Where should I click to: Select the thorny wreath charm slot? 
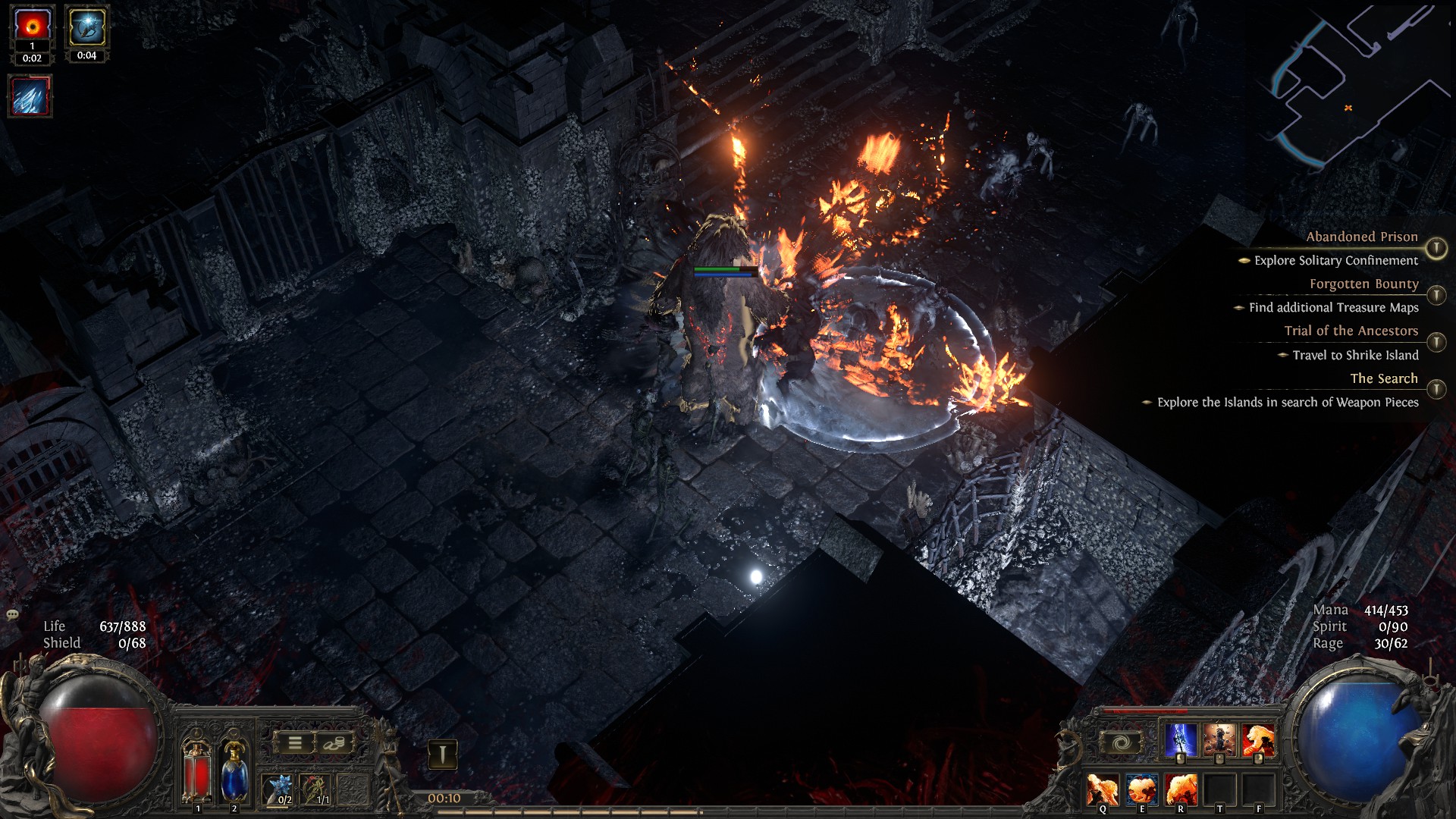click(316, 789)
